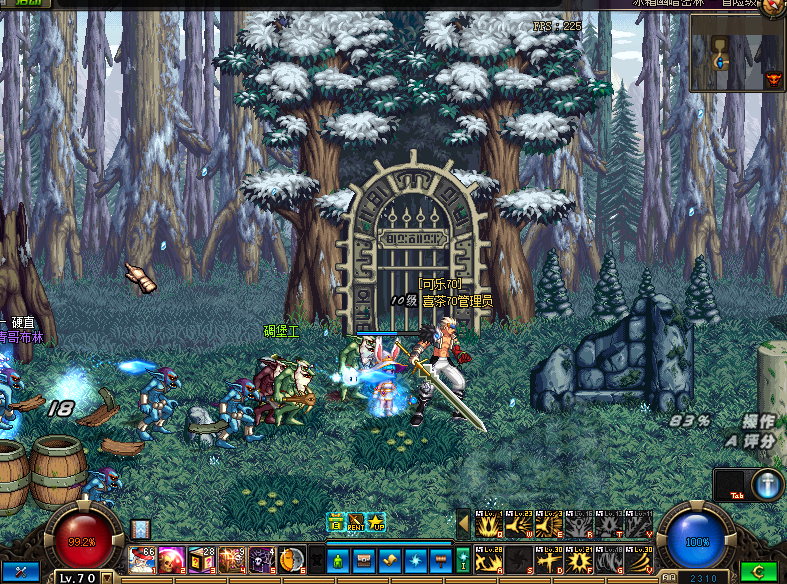Image resolution: width=787 pixels, height=584 pixels.
Task: Use the treasure chest item in slot 4
Action: [x=232, y=558]
